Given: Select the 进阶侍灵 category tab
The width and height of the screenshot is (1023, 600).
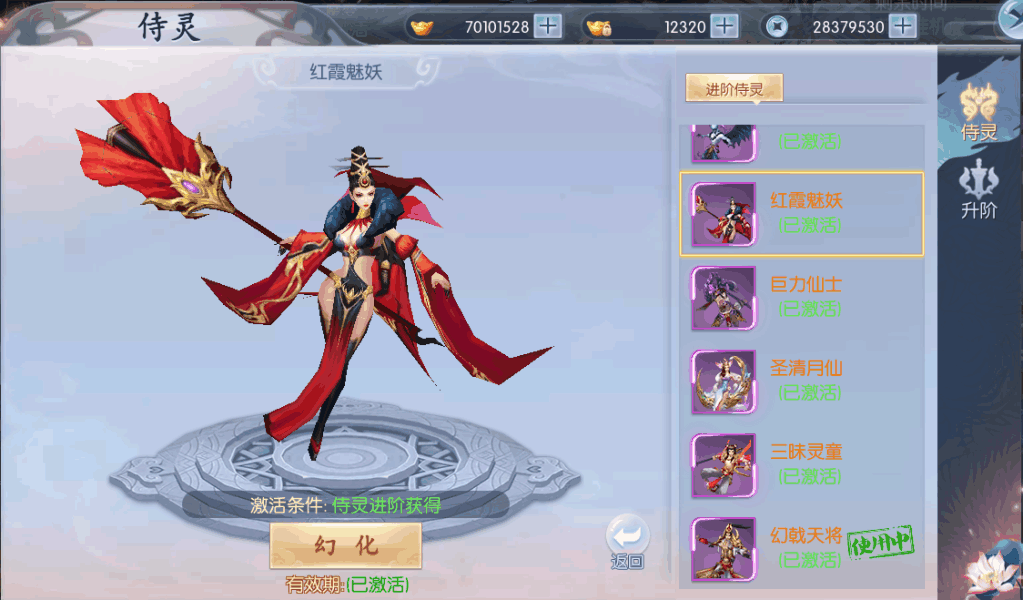Looking at the screenshot, I should click(734, 89).
